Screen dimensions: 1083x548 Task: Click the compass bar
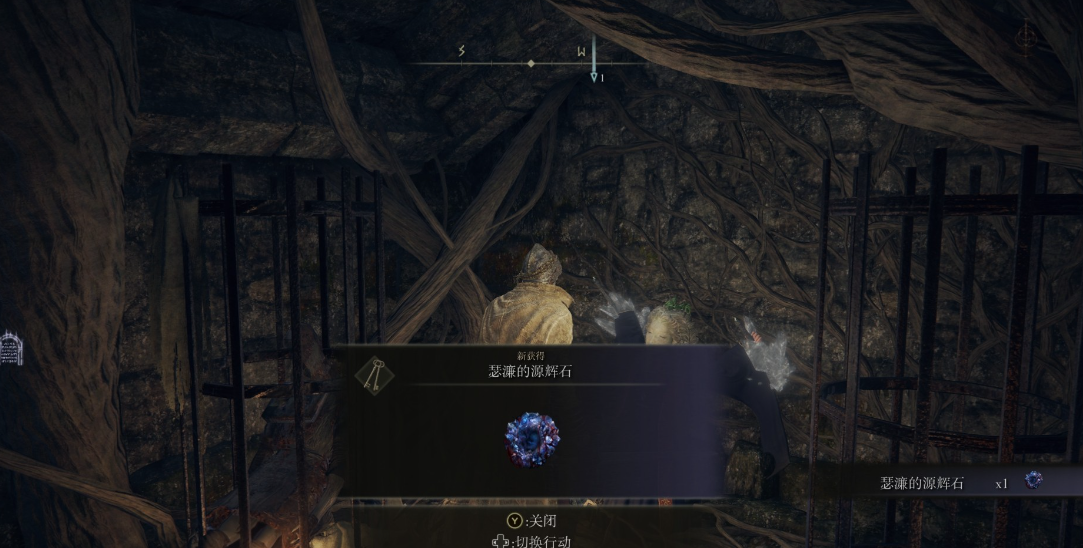530,63
